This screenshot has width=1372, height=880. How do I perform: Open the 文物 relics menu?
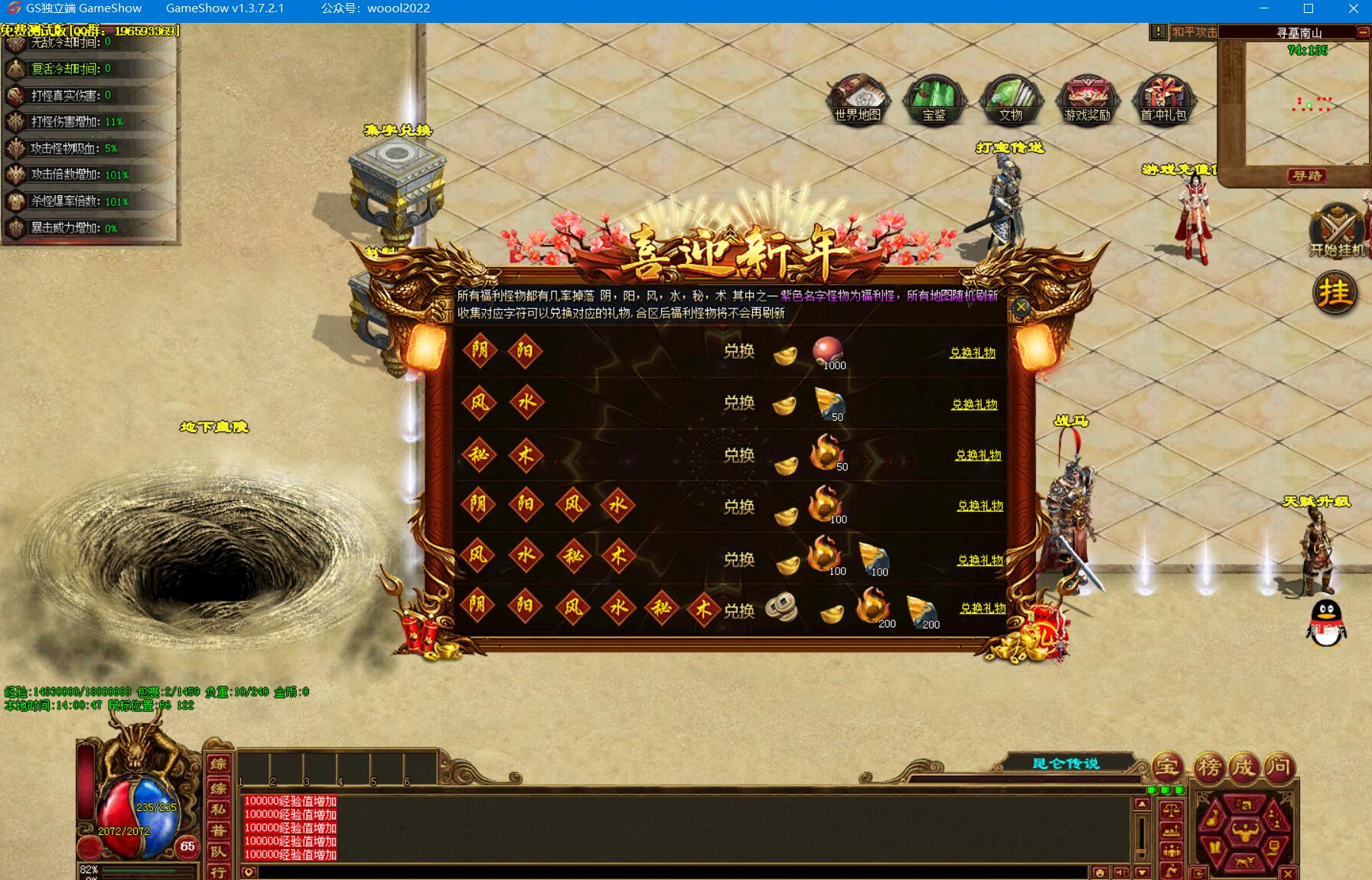click(1010, 100)
